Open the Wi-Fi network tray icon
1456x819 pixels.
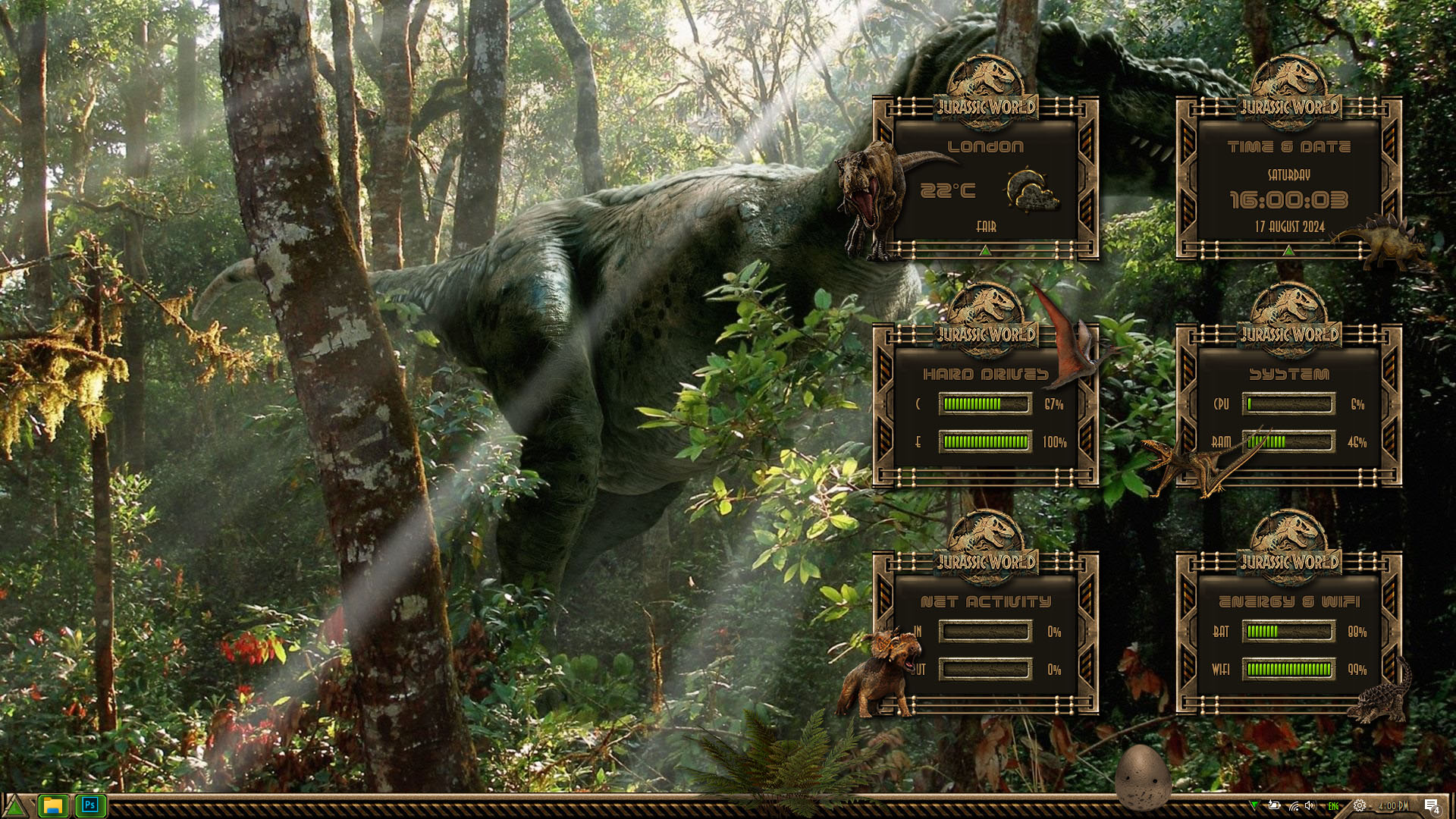tap(1294, 805)
